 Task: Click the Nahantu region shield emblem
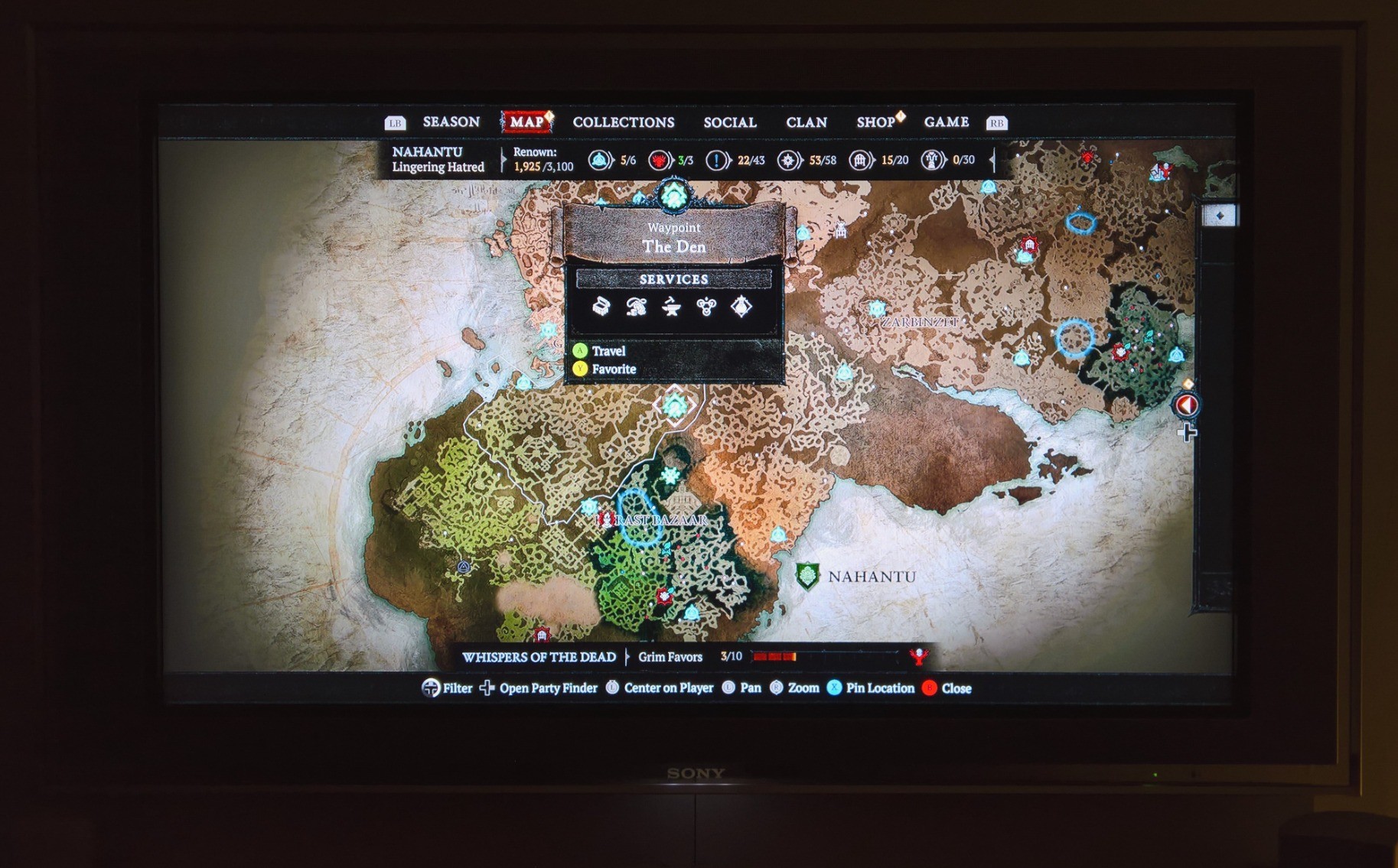(x=807, y=577)
